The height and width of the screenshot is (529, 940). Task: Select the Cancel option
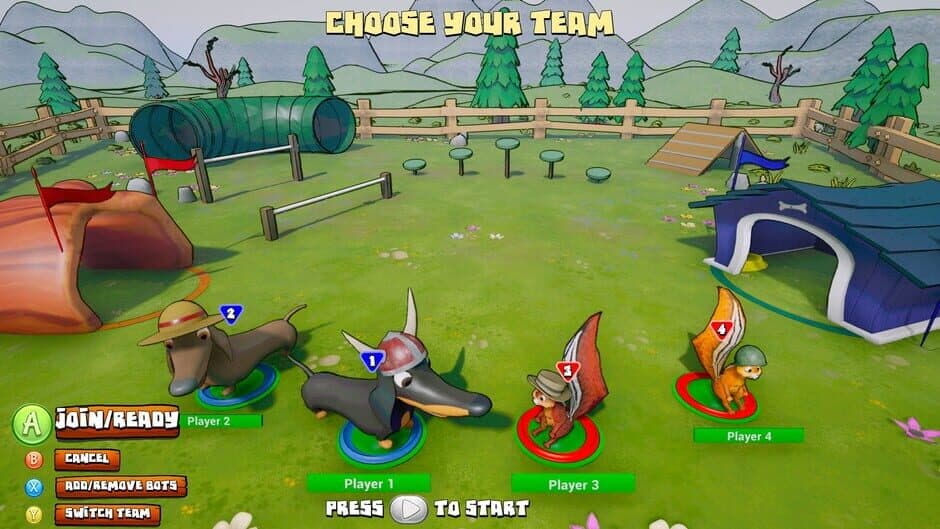tap(86, 459)
